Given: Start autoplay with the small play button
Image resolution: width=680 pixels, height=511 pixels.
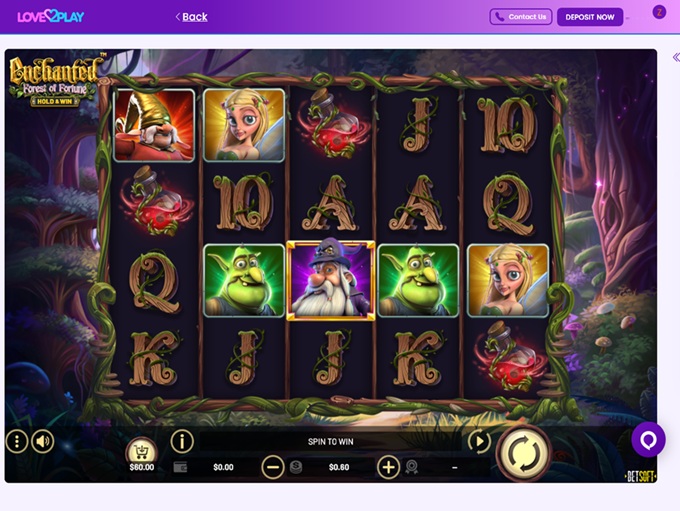Looking at the screenshot, I should point(479,441).
